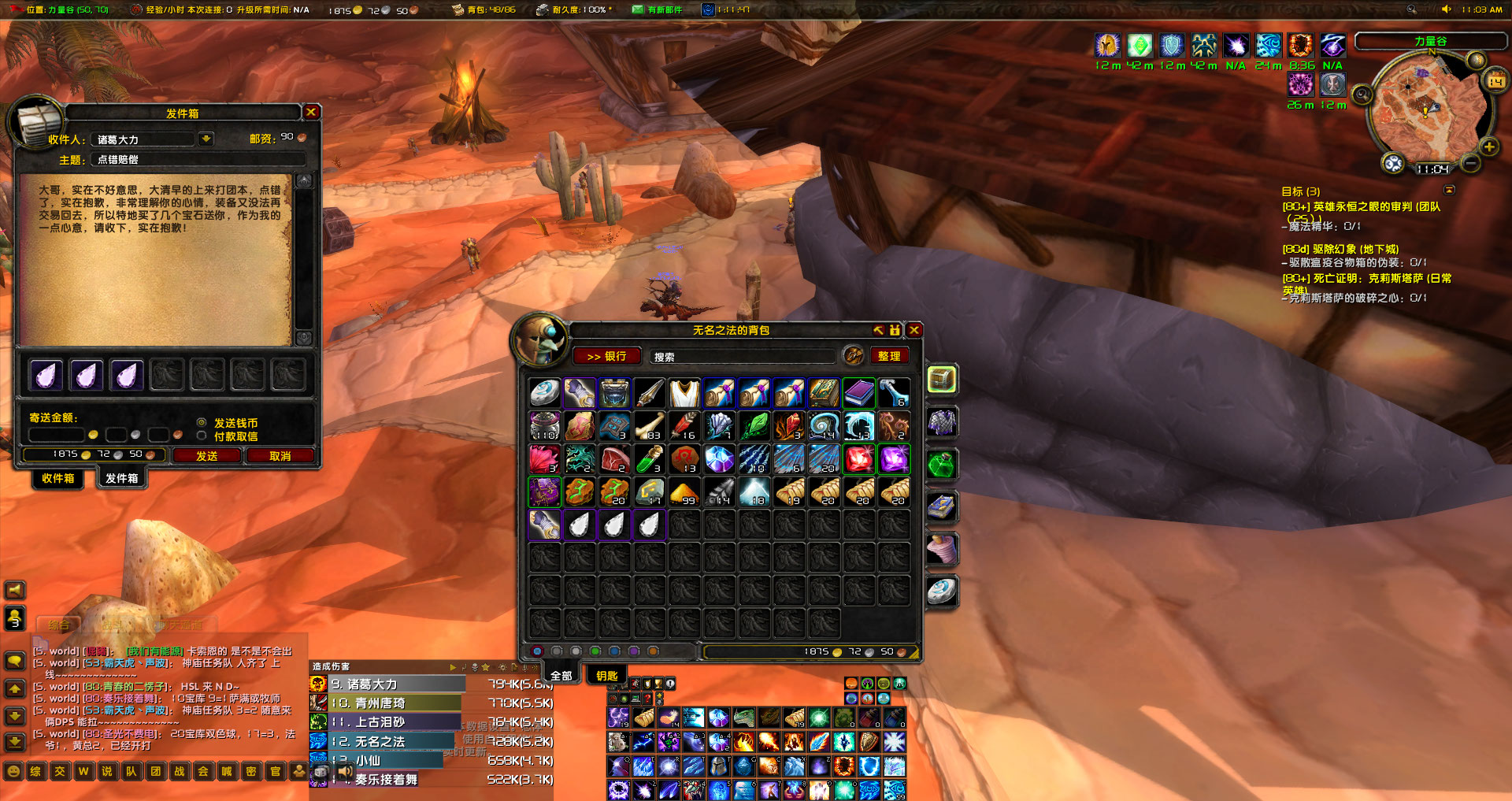Toggle the blue quality filter dot at the bag bottom
The image size is (1512, 801).
[x=614, y=651]
